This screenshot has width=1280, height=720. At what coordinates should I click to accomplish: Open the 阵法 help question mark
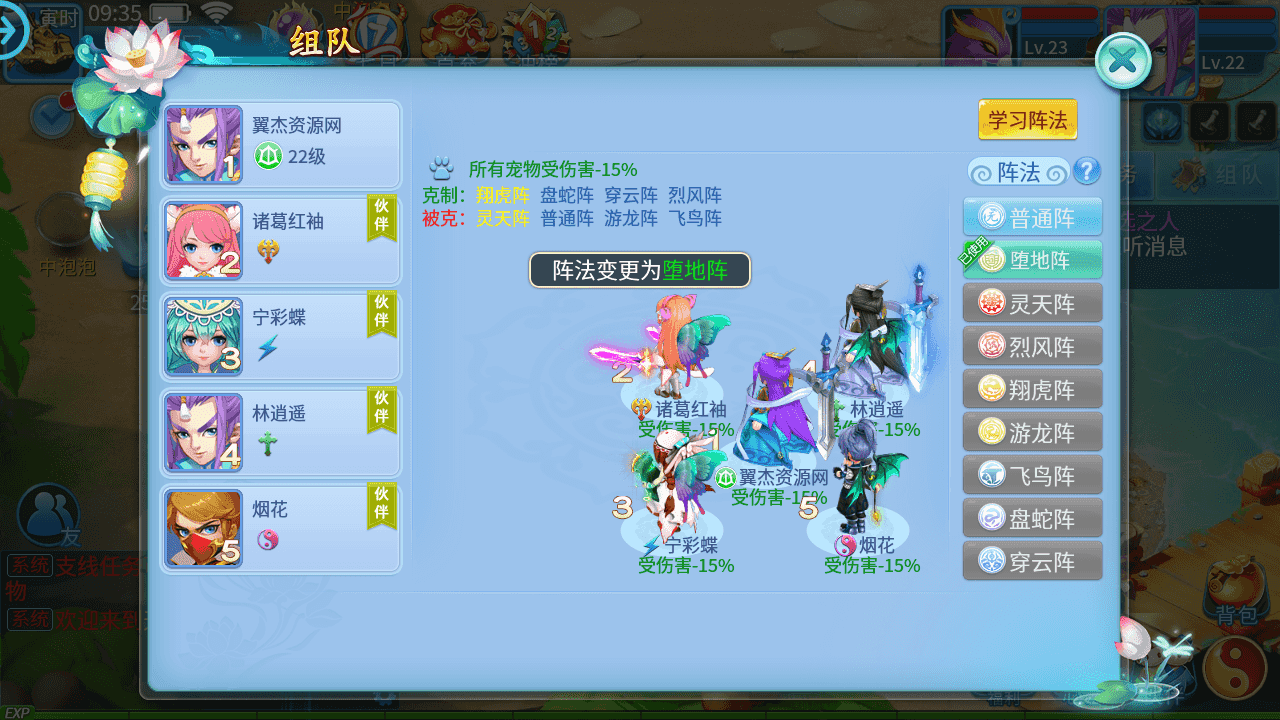click(x=1088, y=172)
